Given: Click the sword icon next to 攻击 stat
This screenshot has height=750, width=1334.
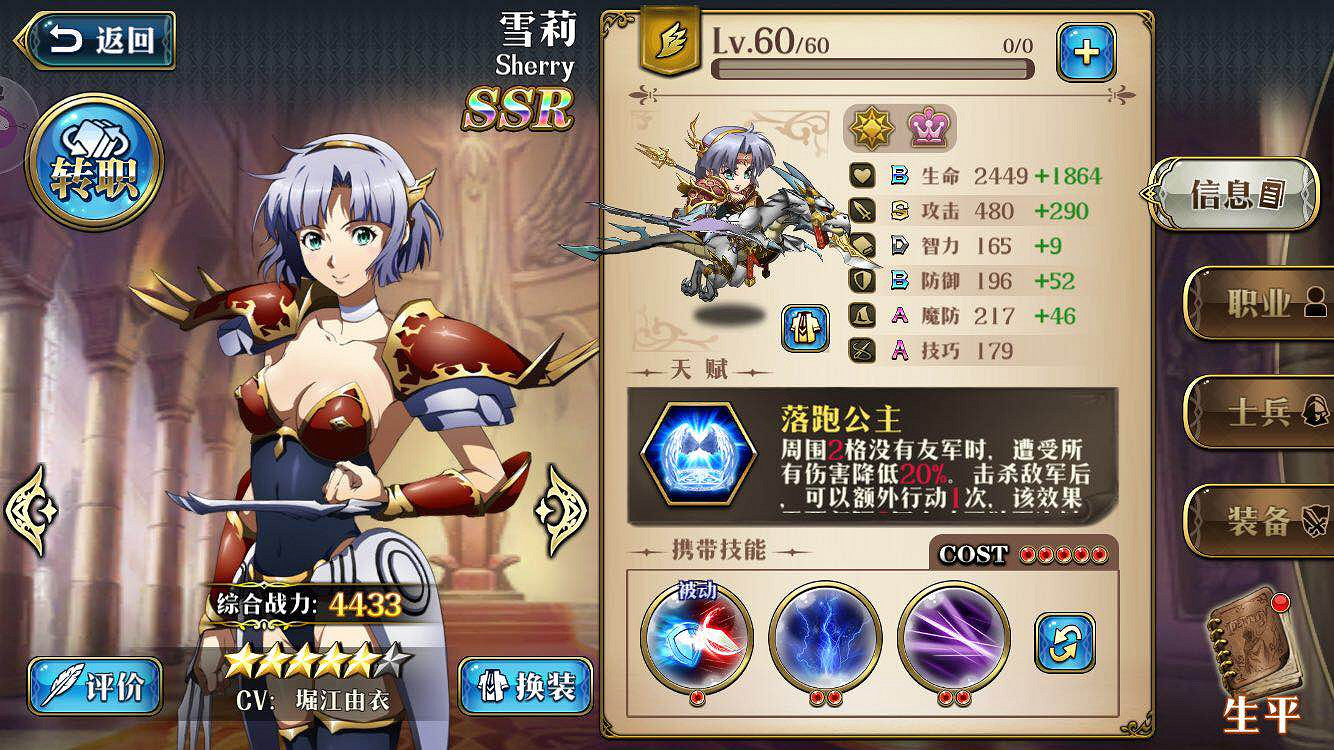Looking at the screenshot, I should pos(861,211).
